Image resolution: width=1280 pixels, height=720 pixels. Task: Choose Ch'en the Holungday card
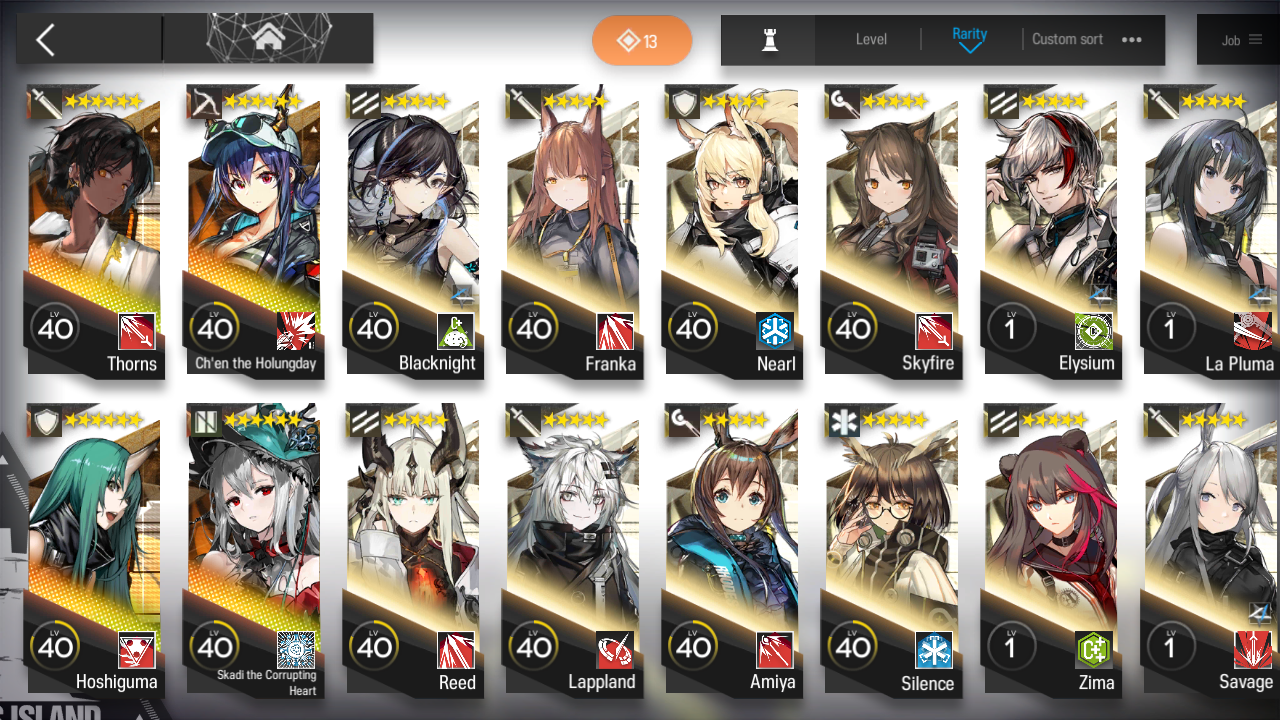(x=254, y=230)
